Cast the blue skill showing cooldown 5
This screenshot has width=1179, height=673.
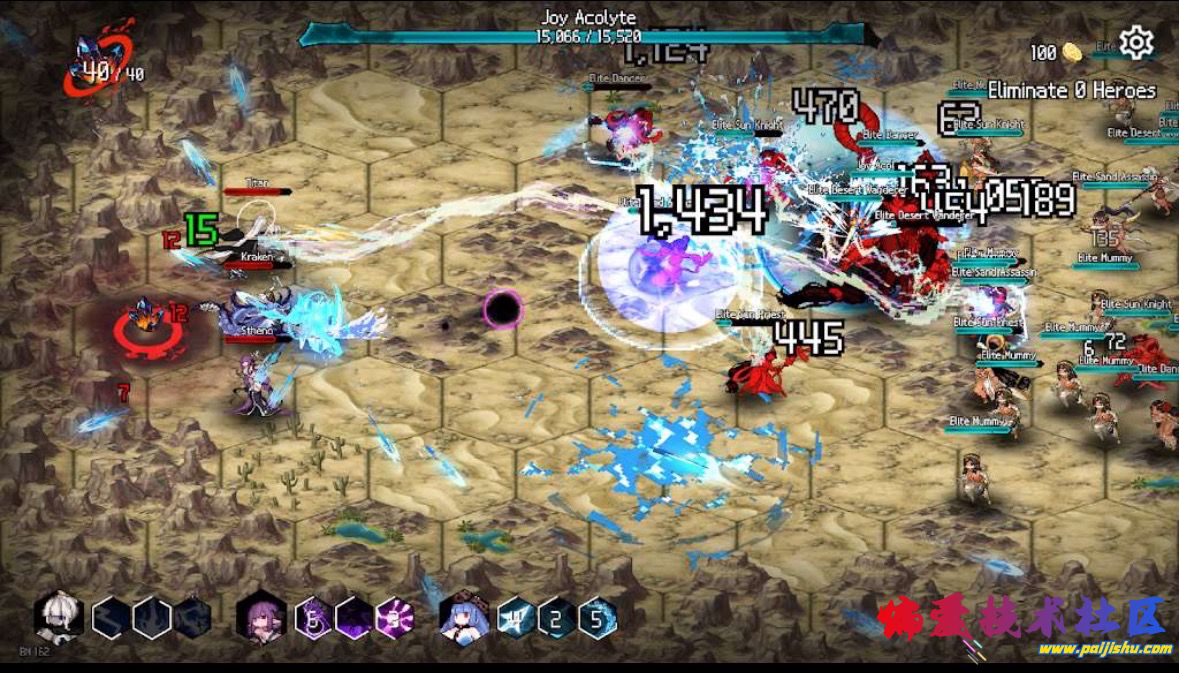597,618
